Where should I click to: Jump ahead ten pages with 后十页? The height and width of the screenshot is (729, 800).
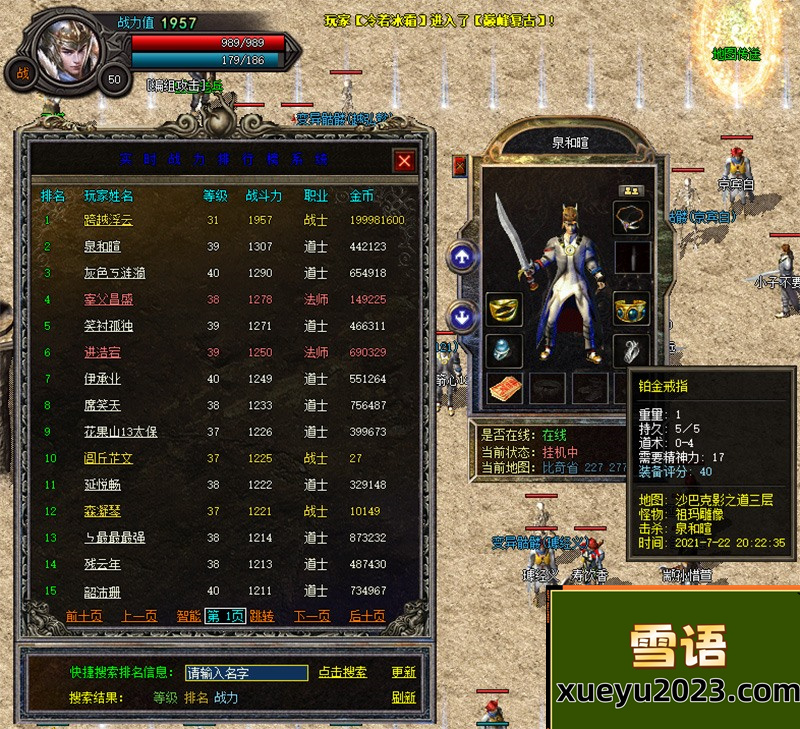(x=367, y=616)
